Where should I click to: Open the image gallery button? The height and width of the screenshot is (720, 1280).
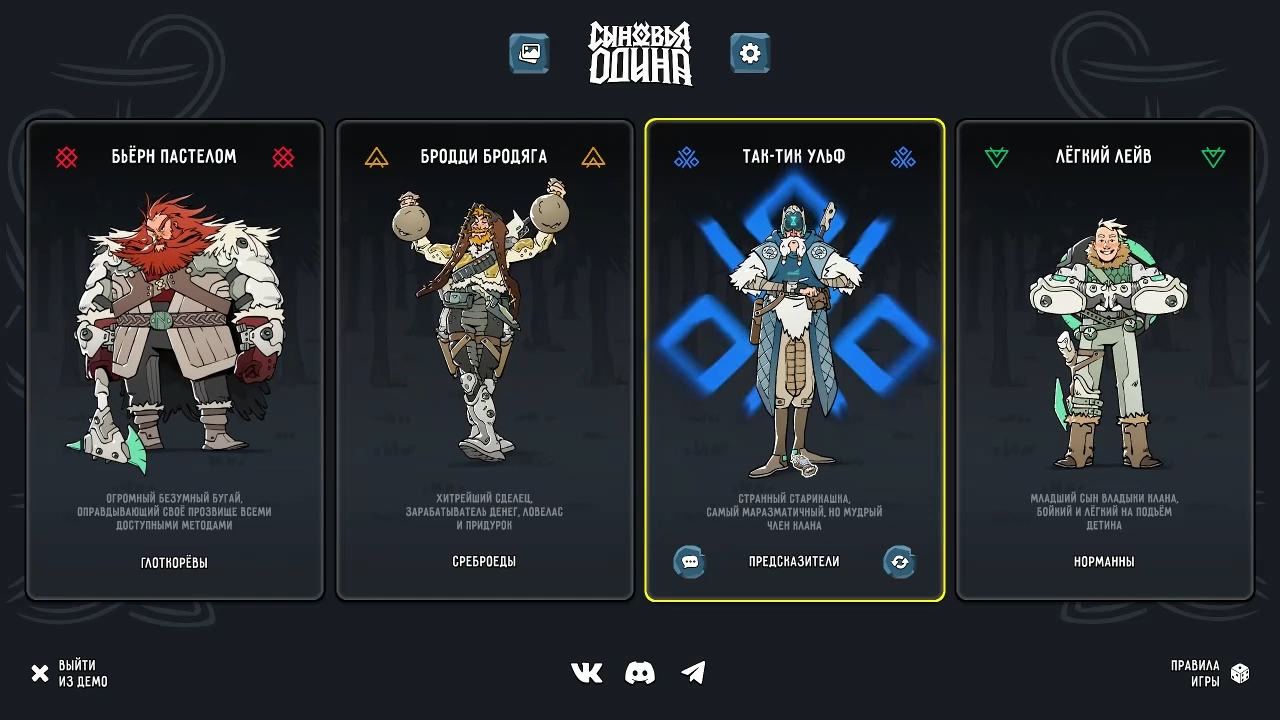pos(529,53)
